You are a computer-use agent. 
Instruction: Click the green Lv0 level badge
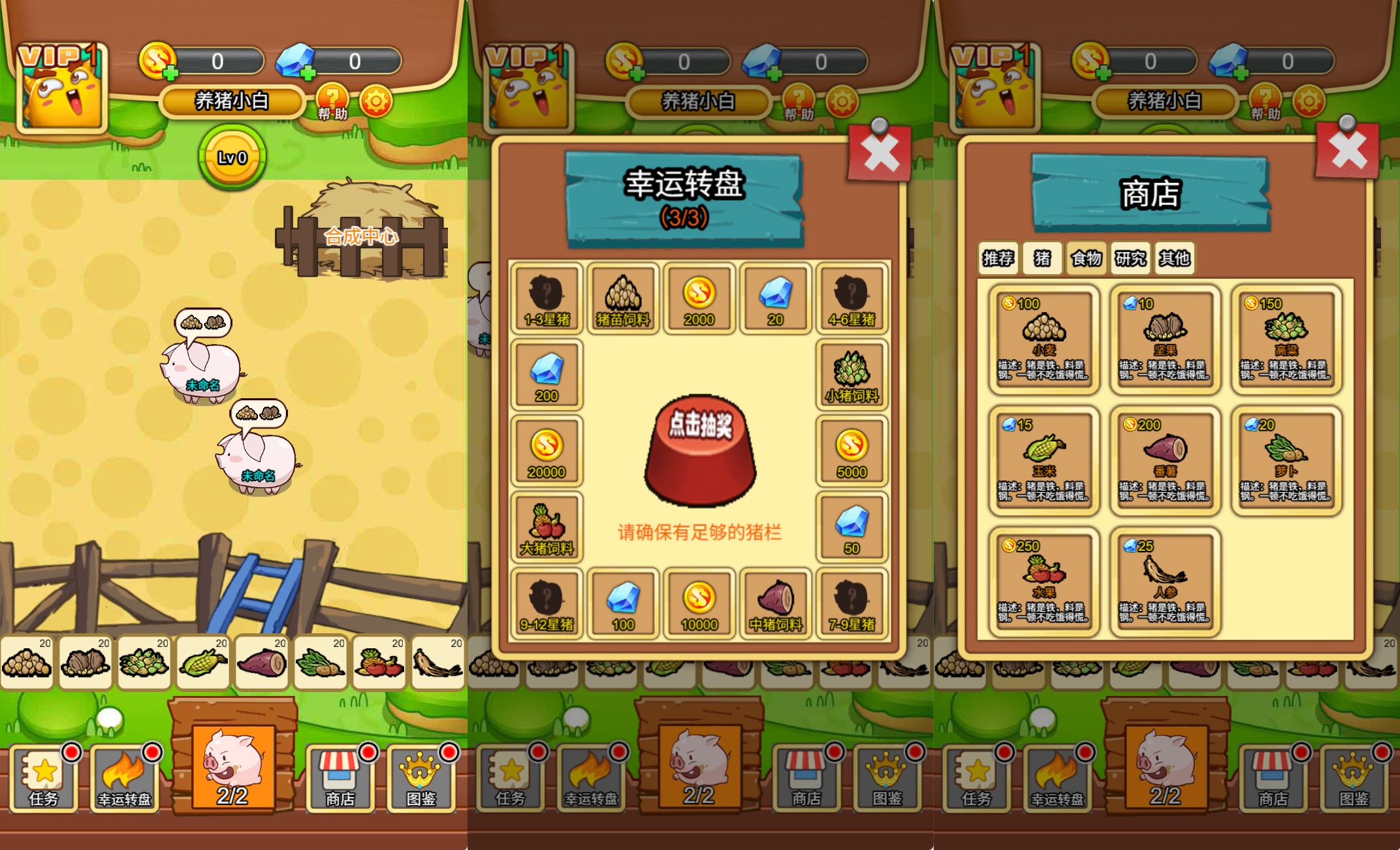pyautogui.click(x=232, y=157)
